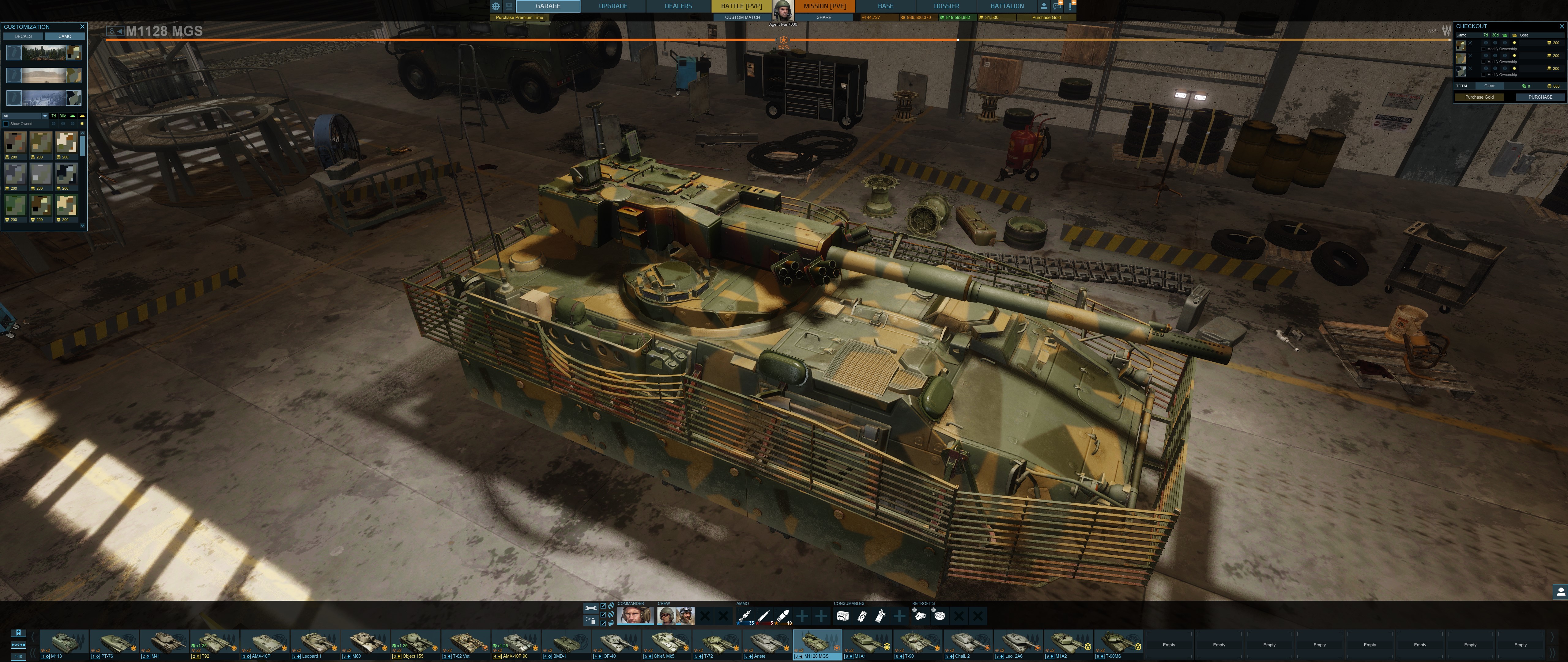Select the forest environment camo slot

point(44,53)
